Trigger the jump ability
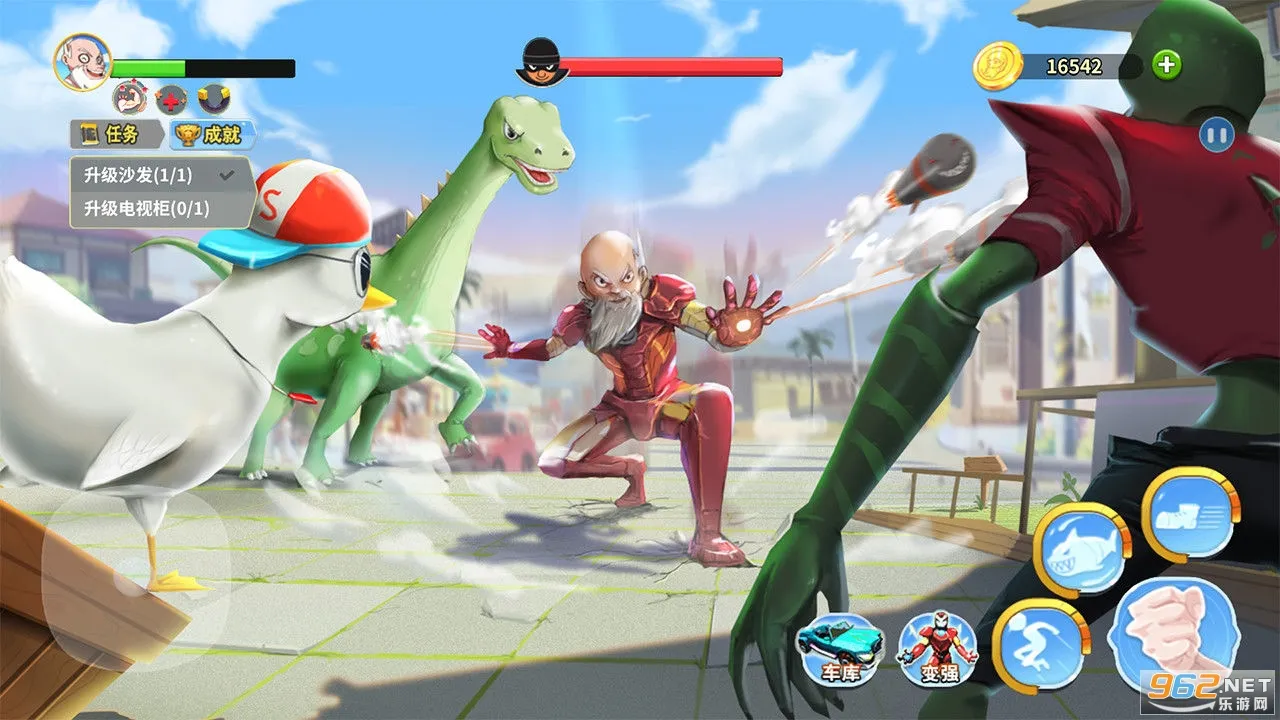Image resolution: width=1280 pixels, height=720 pixels. pyautogui.click(x=1042, y=646)
